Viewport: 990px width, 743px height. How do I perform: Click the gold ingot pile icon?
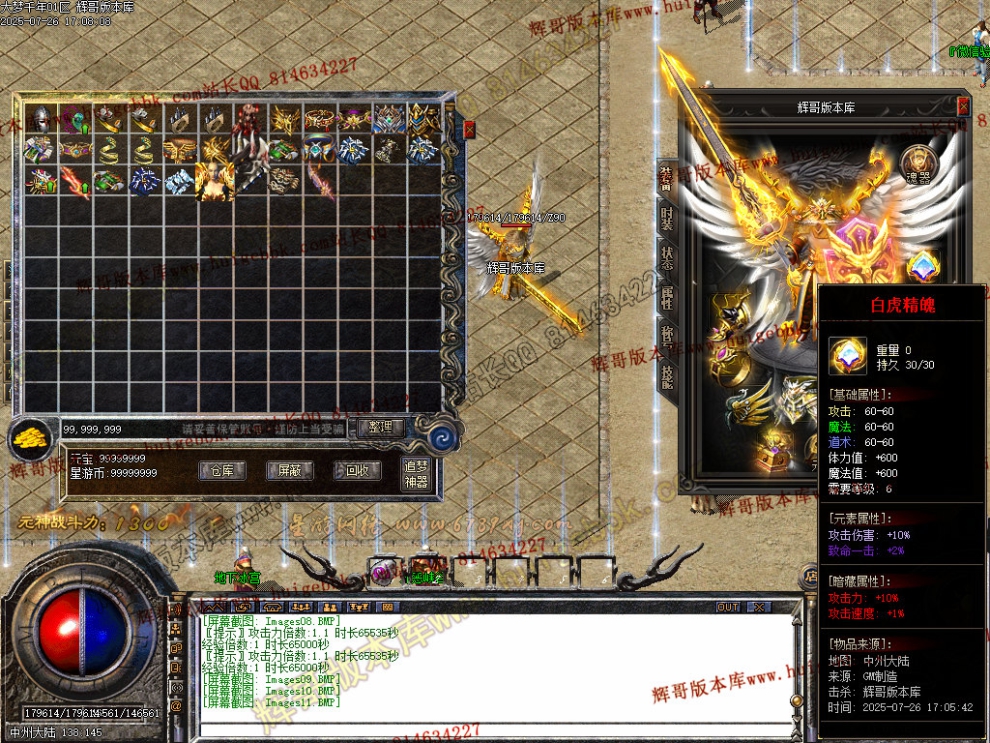(32, 437)
